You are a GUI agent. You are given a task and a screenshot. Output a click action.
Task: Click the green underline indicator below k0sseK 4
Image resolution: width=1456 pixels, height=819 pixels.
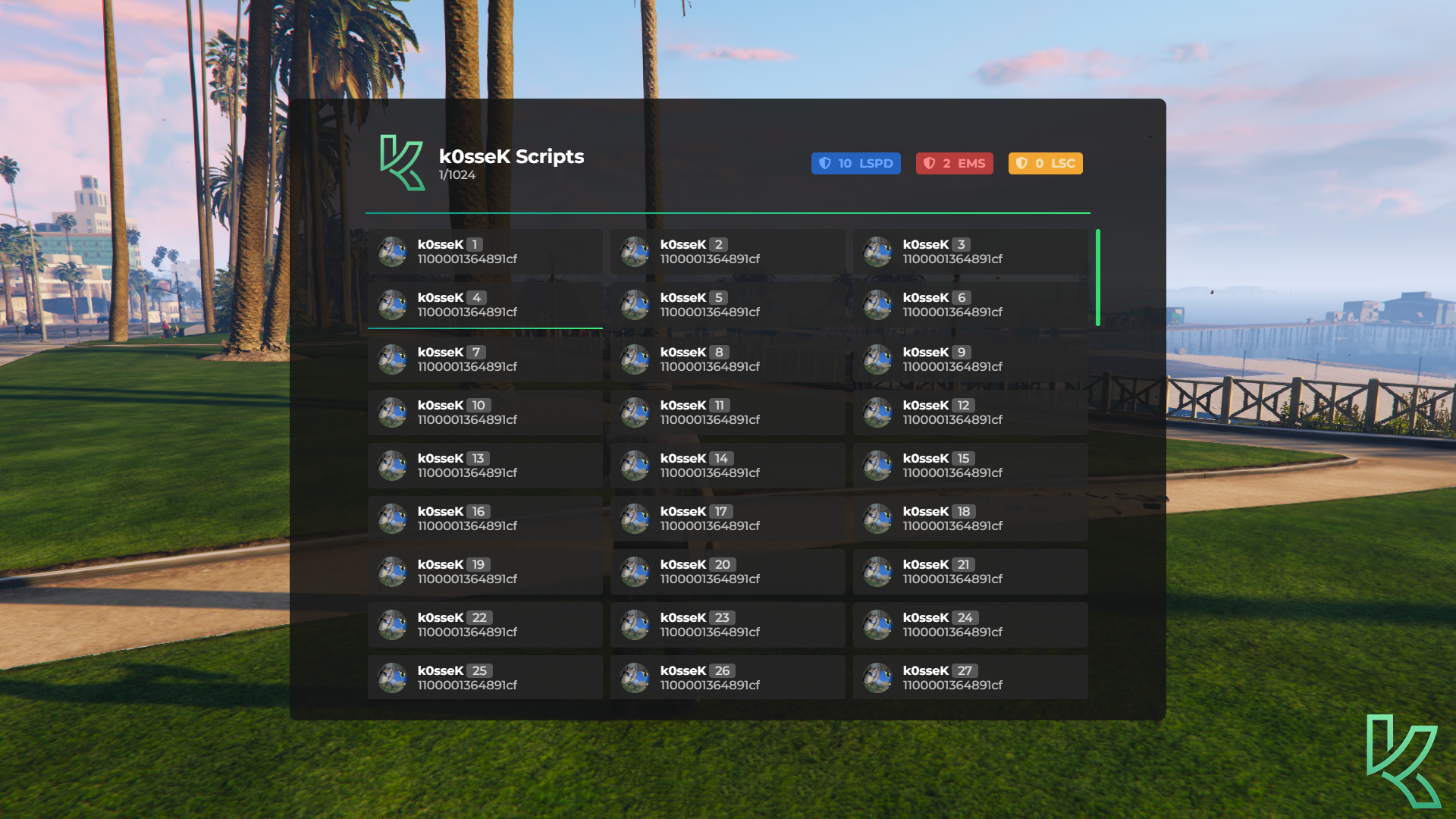[485, 327]
